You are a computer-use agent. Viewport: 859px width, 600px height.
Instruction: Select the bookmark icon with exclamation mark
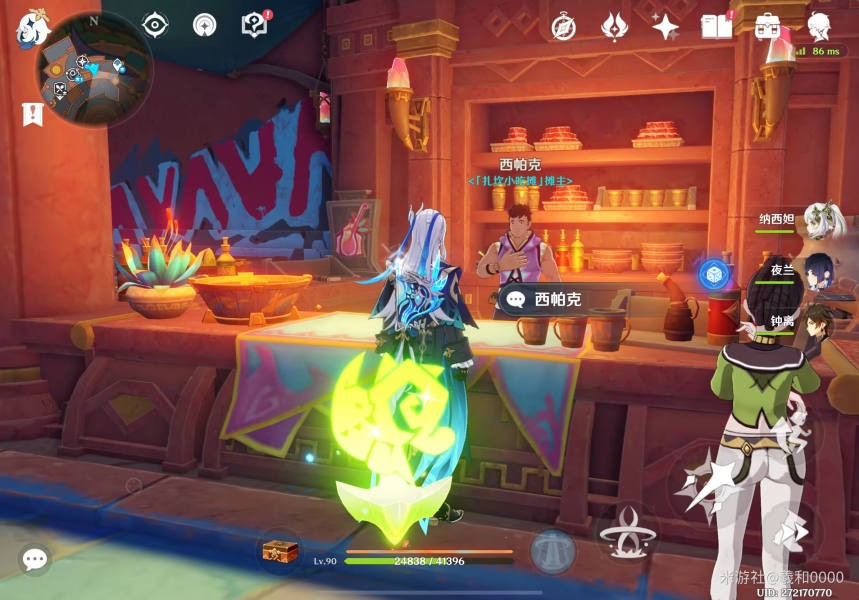pyautogui.click(x=32, y=114)
